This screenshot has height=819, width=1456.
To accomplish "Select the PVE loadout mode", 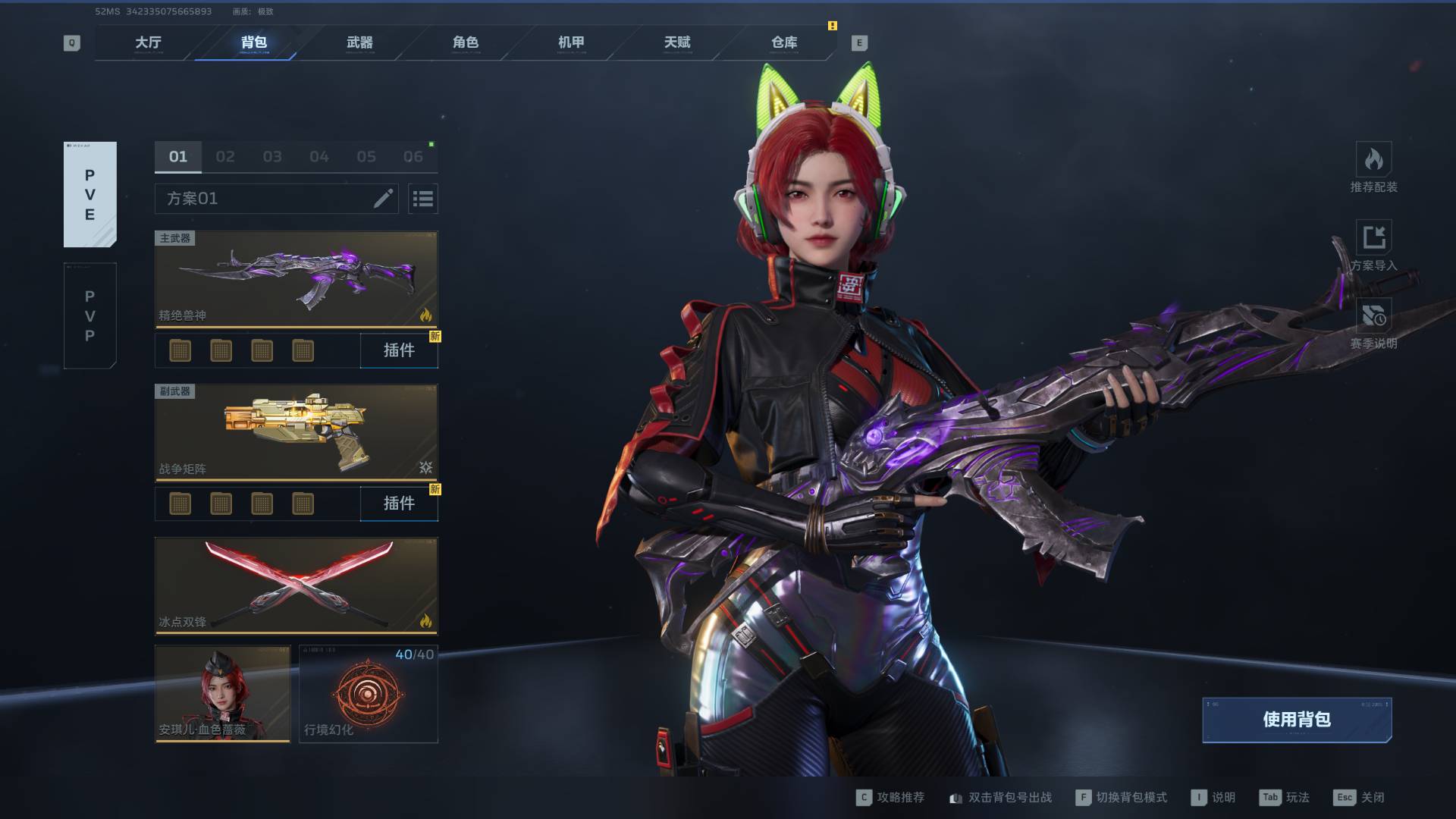I will 89,194.
